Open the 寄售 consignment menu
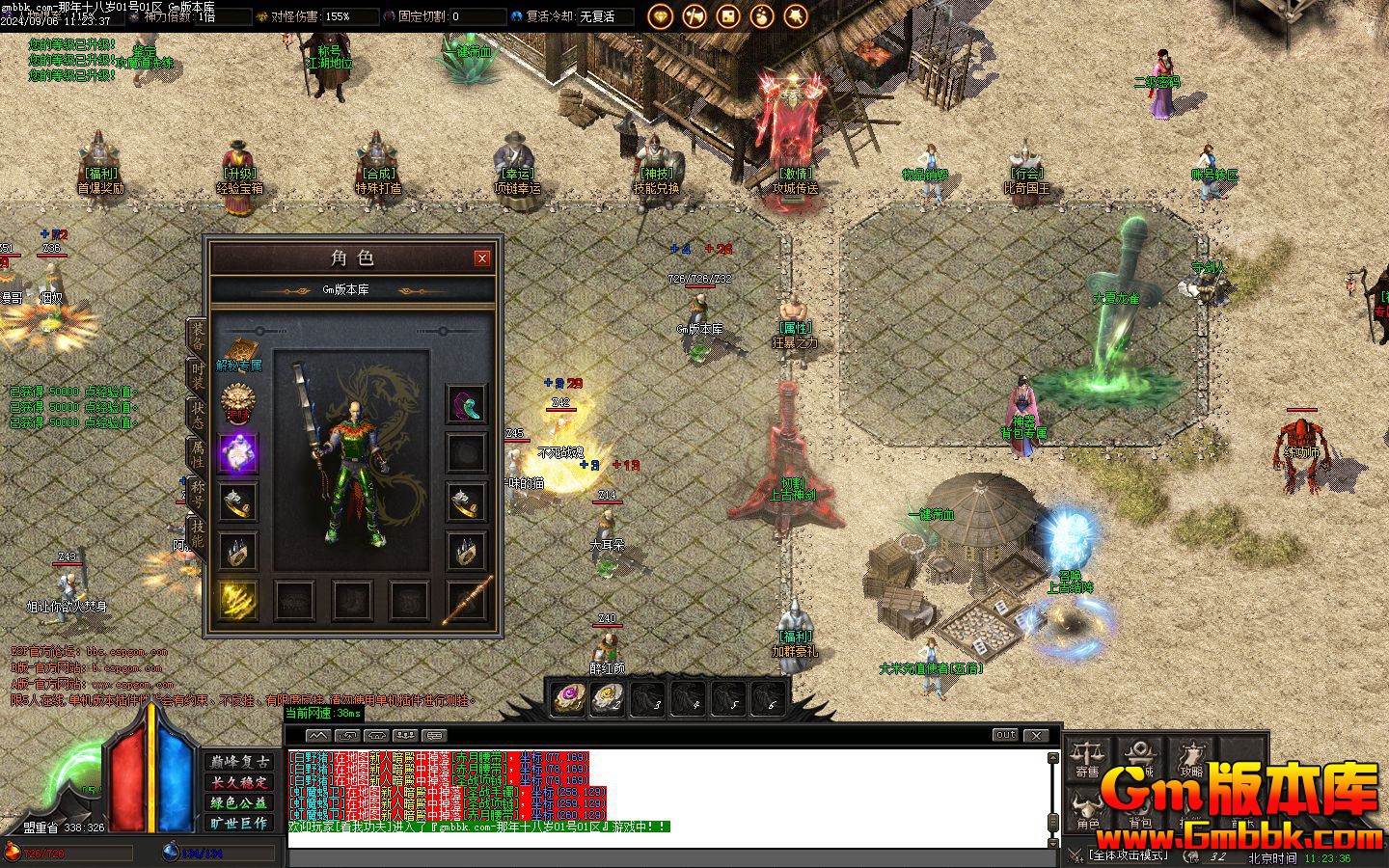This screenshot has width=1389, height=868. (1088, 758)
